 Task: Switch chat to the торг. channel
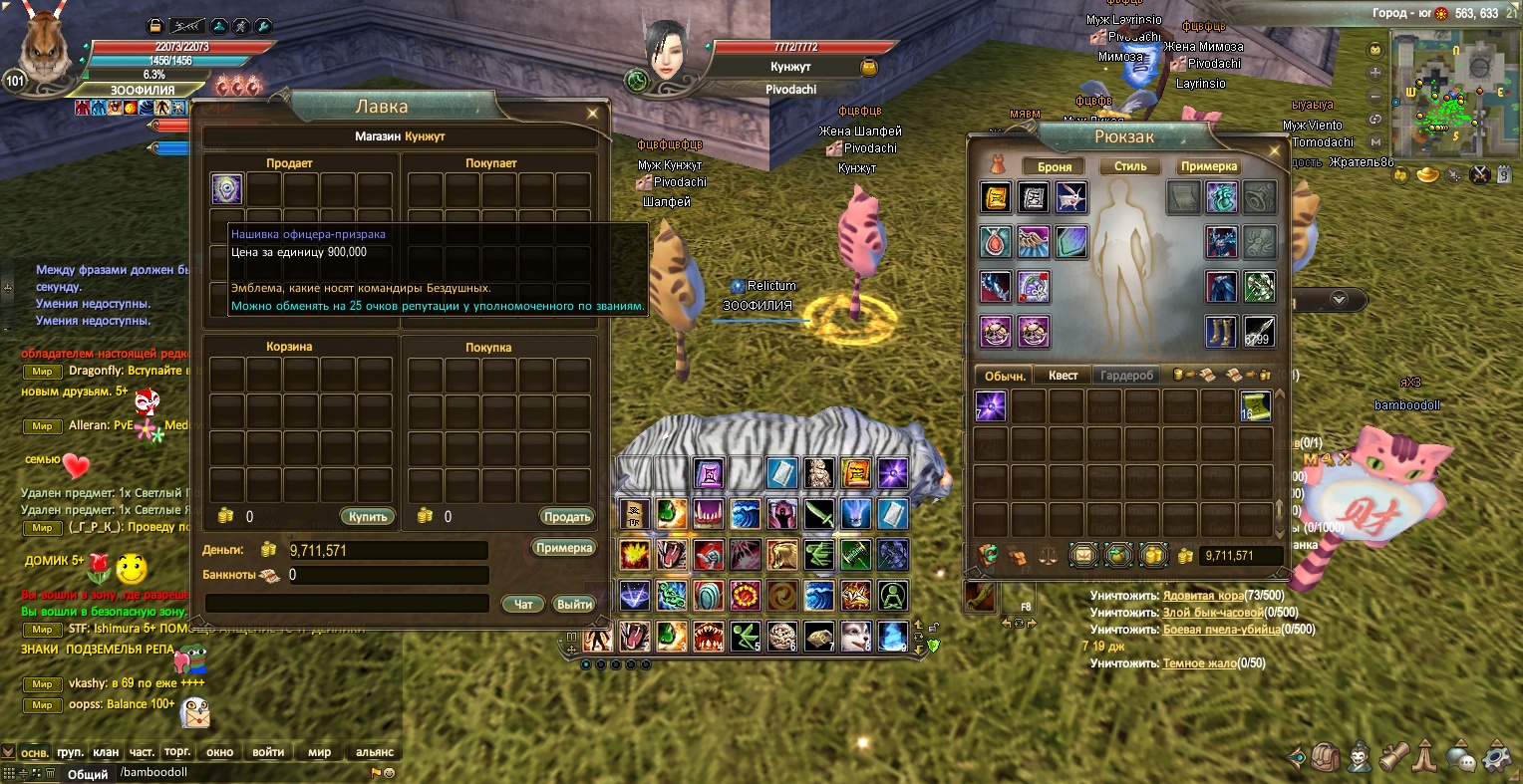[x=177, y=752]
